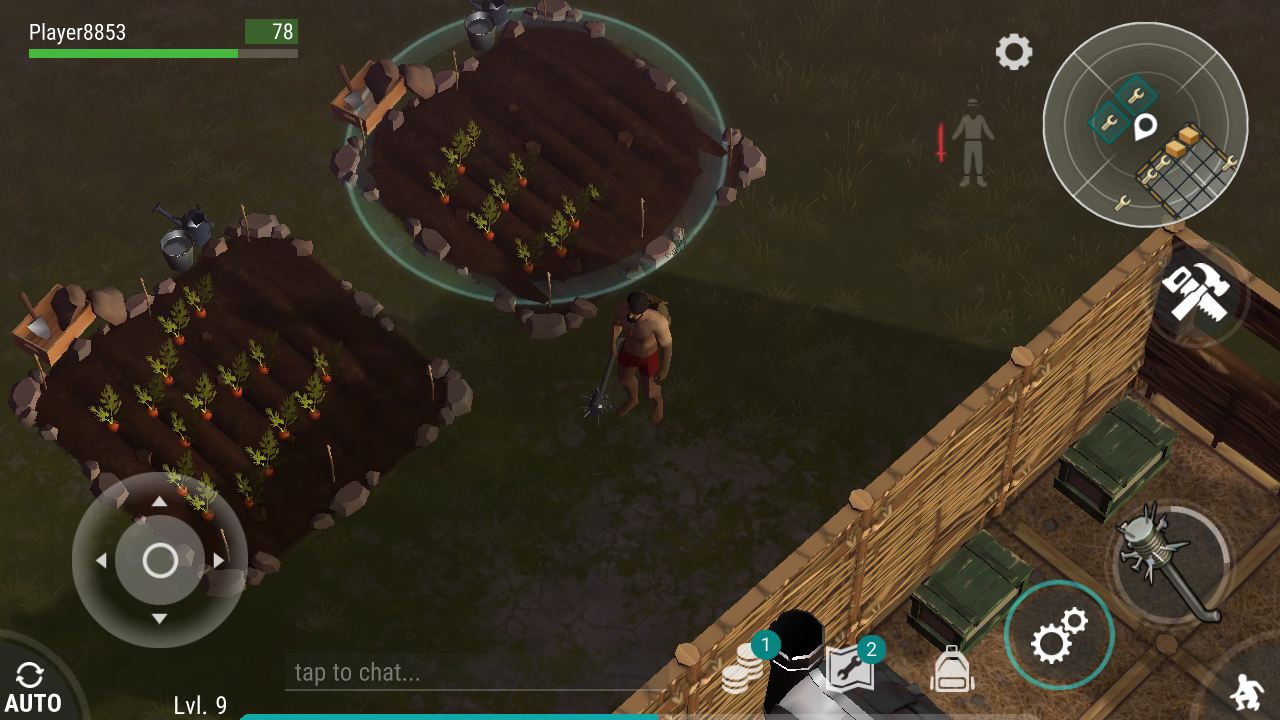
Task: Open the blueprint map icon with badge 2
Action: click(850, 668)
